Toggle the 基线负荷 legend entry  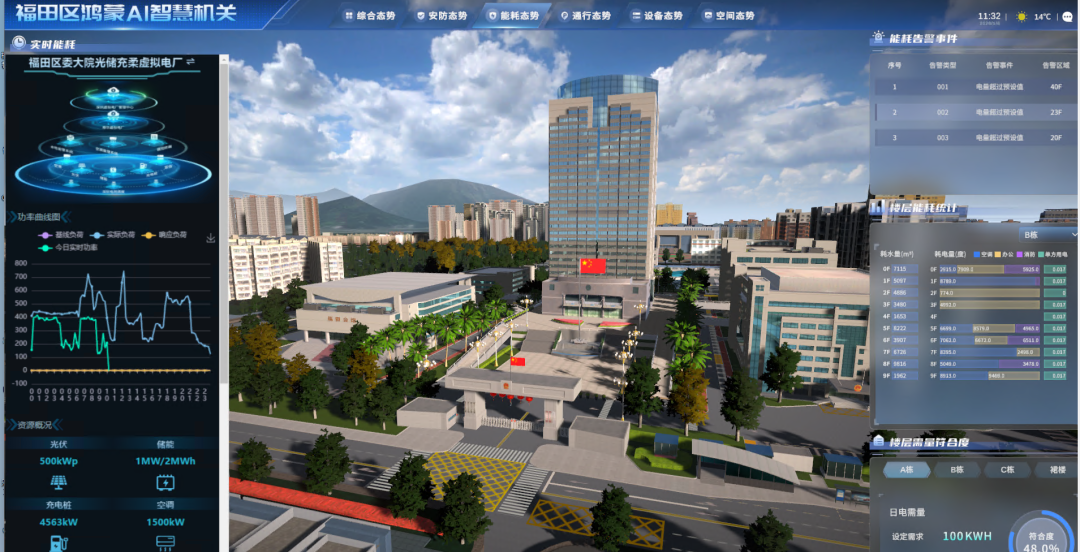(62, 235)
